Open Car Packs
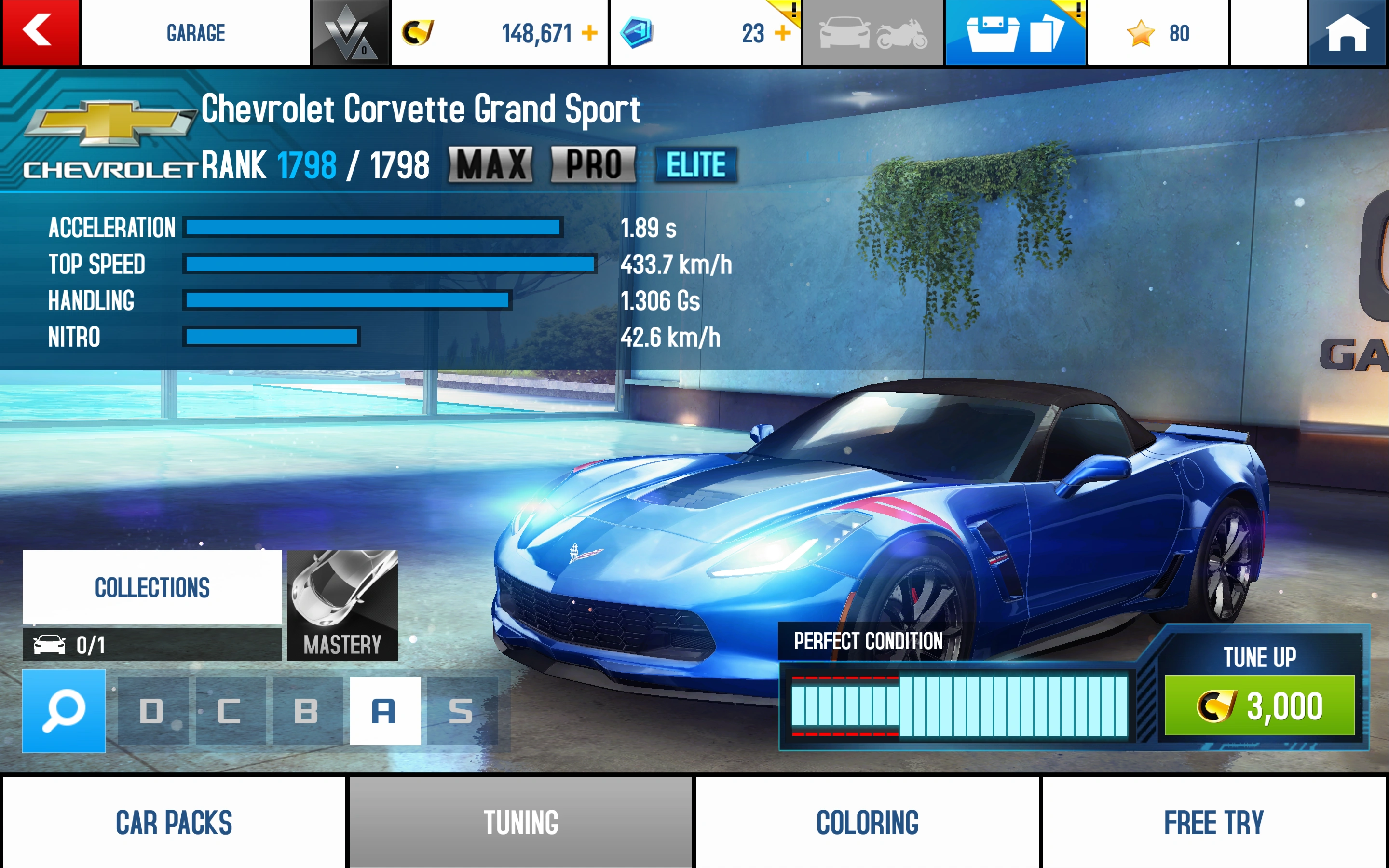This screenshot has width=1389, height=868. pyautogui.click(x=174, y=822)
